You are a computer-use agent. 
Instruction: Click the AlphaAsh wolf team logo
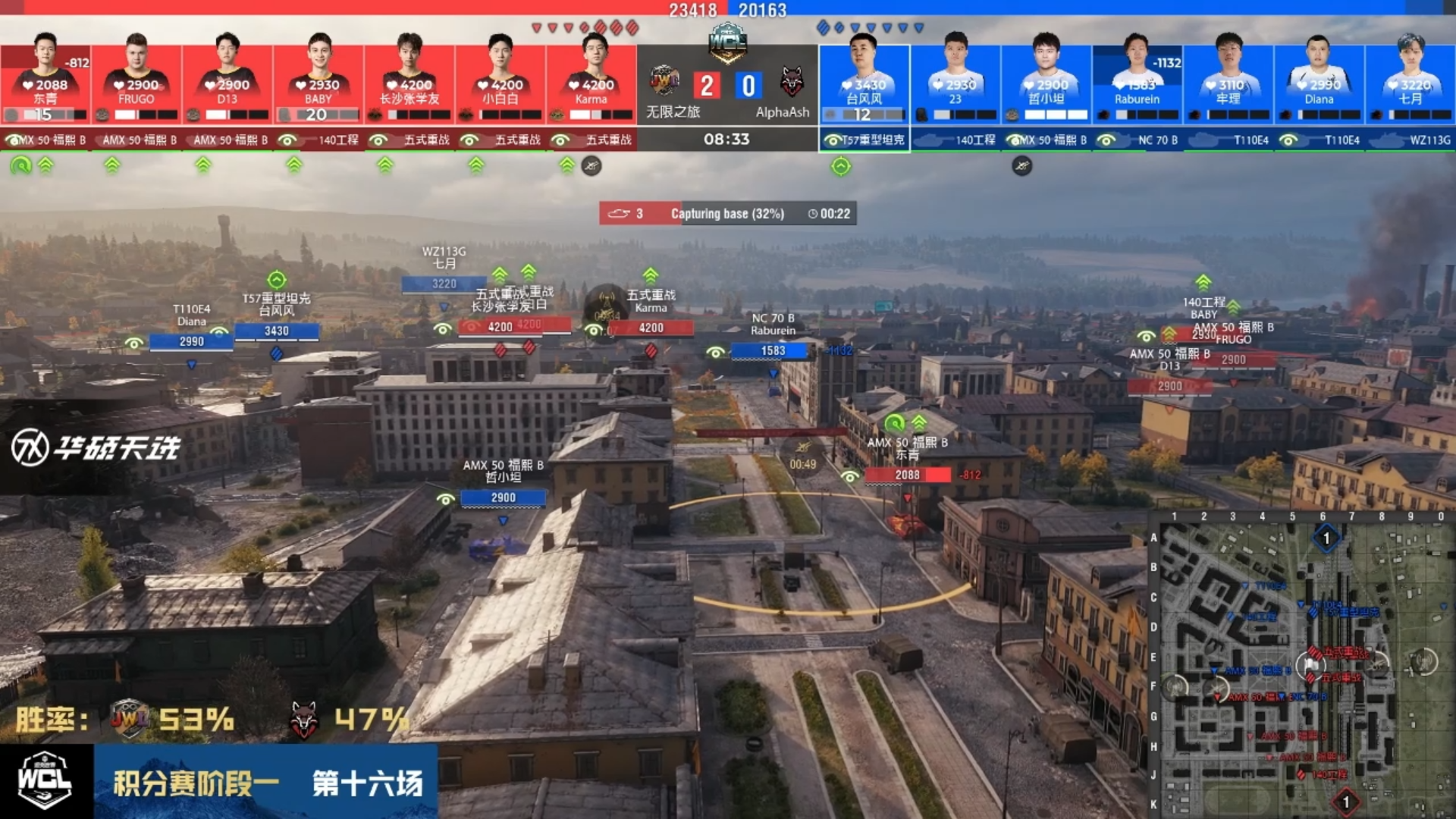[792, 82]
